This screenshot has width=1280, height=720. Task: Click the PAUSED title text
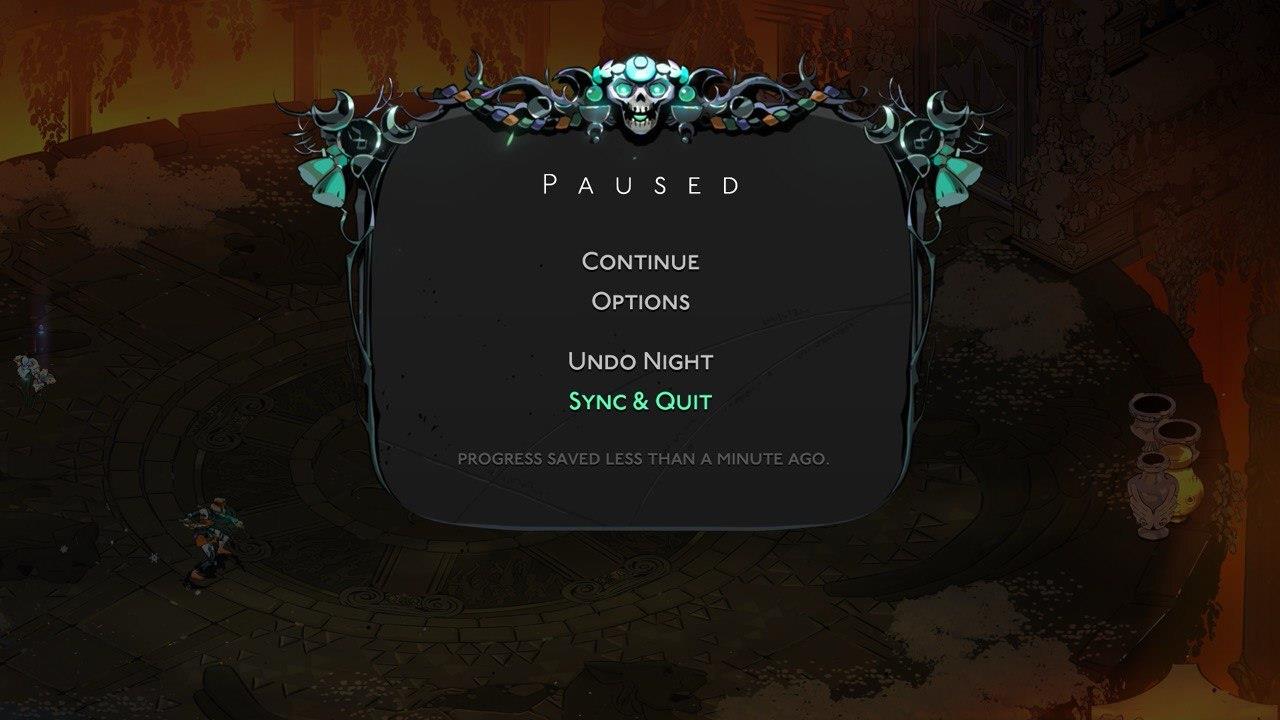pyautogui.click(x=640, y=184)
